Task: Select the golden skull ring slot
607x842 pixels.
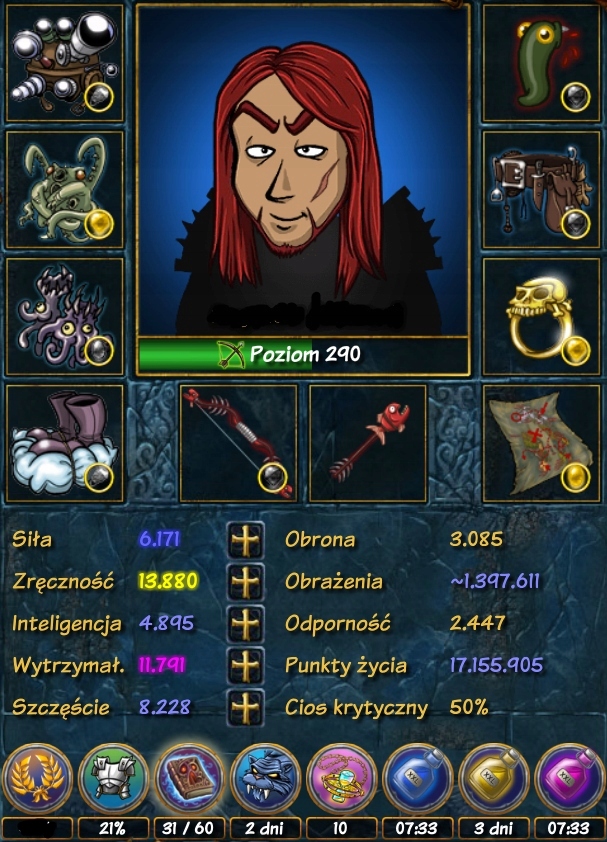Action: click(541, 316)
